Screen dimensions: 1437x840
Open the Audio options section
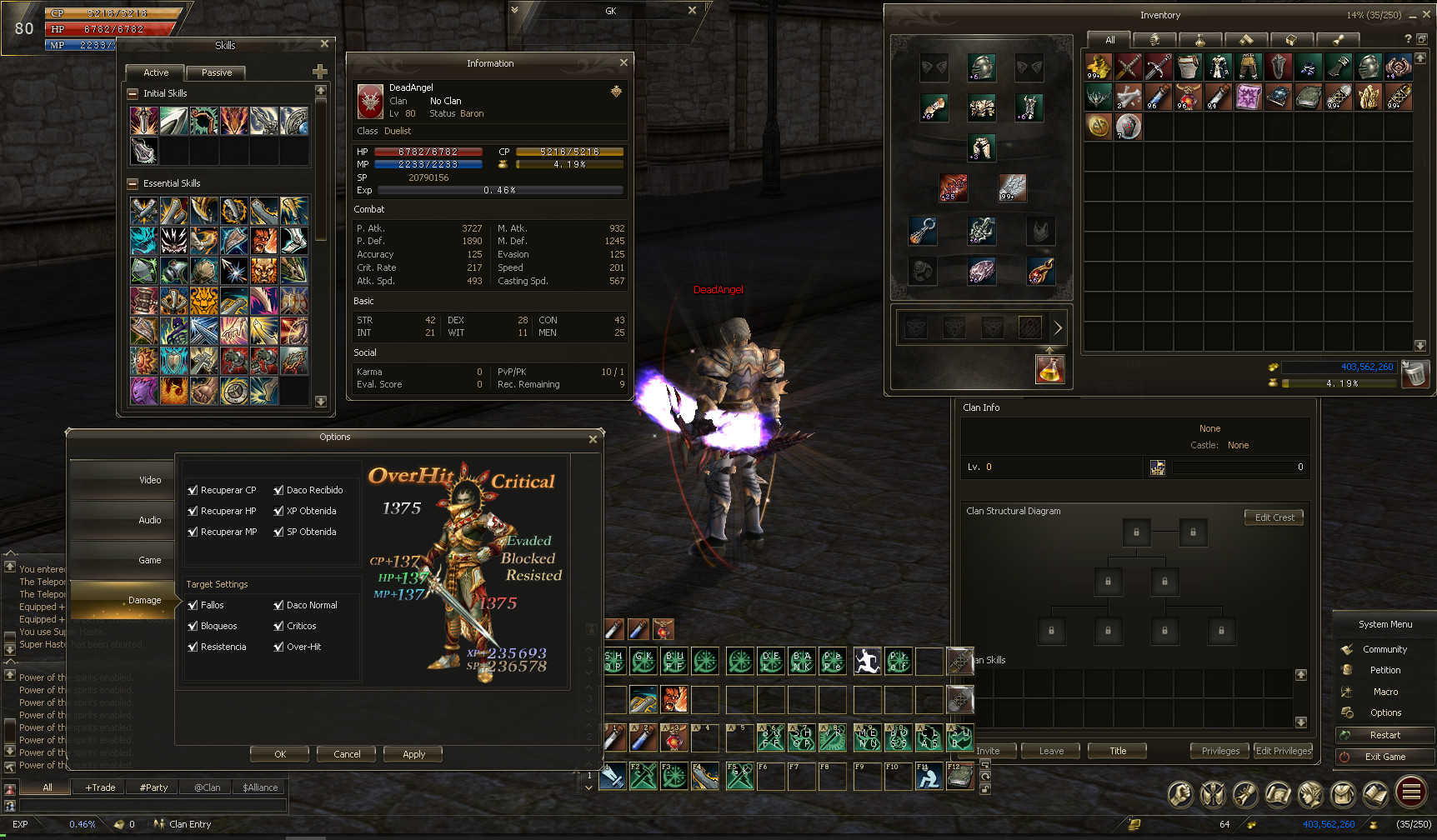point(123,520)
